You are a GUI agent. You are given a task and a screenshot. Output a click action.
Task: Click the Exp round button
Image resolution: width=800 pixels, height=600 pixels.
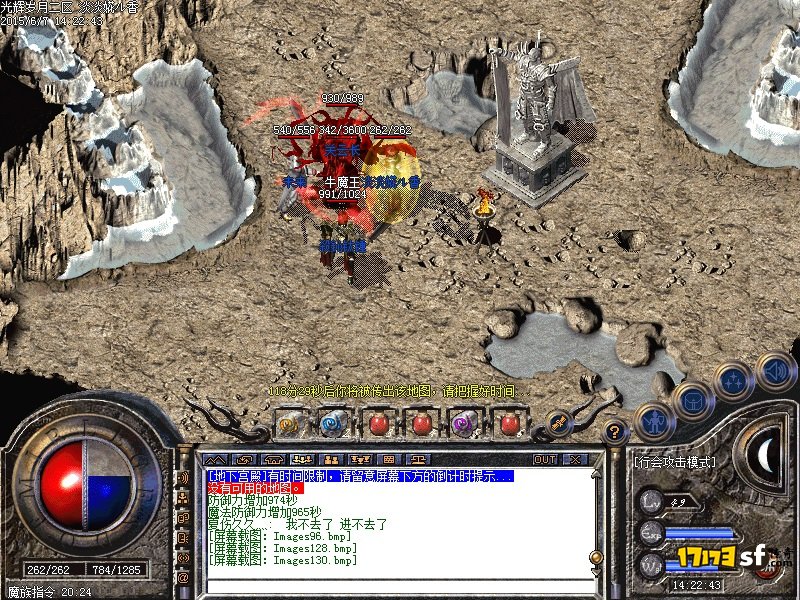coord(652,532)
